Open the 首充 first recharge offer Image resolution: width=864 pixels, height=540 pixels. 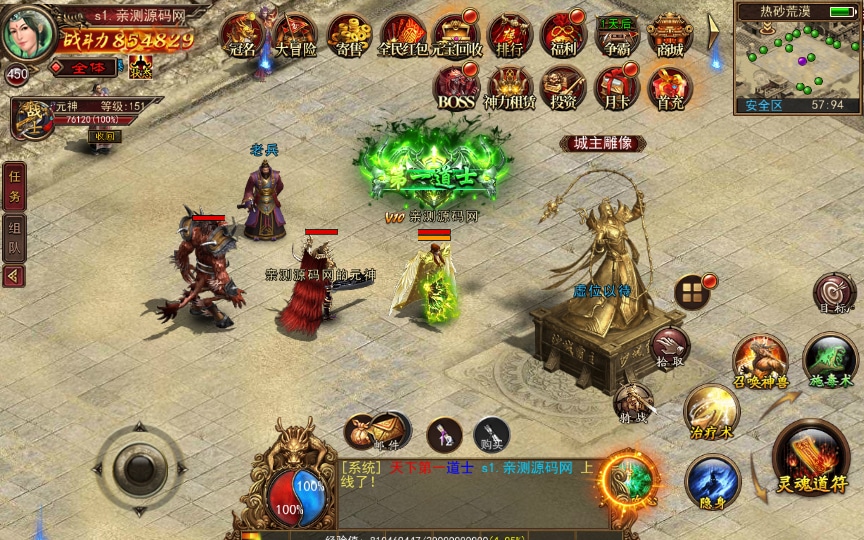(667, 88)
